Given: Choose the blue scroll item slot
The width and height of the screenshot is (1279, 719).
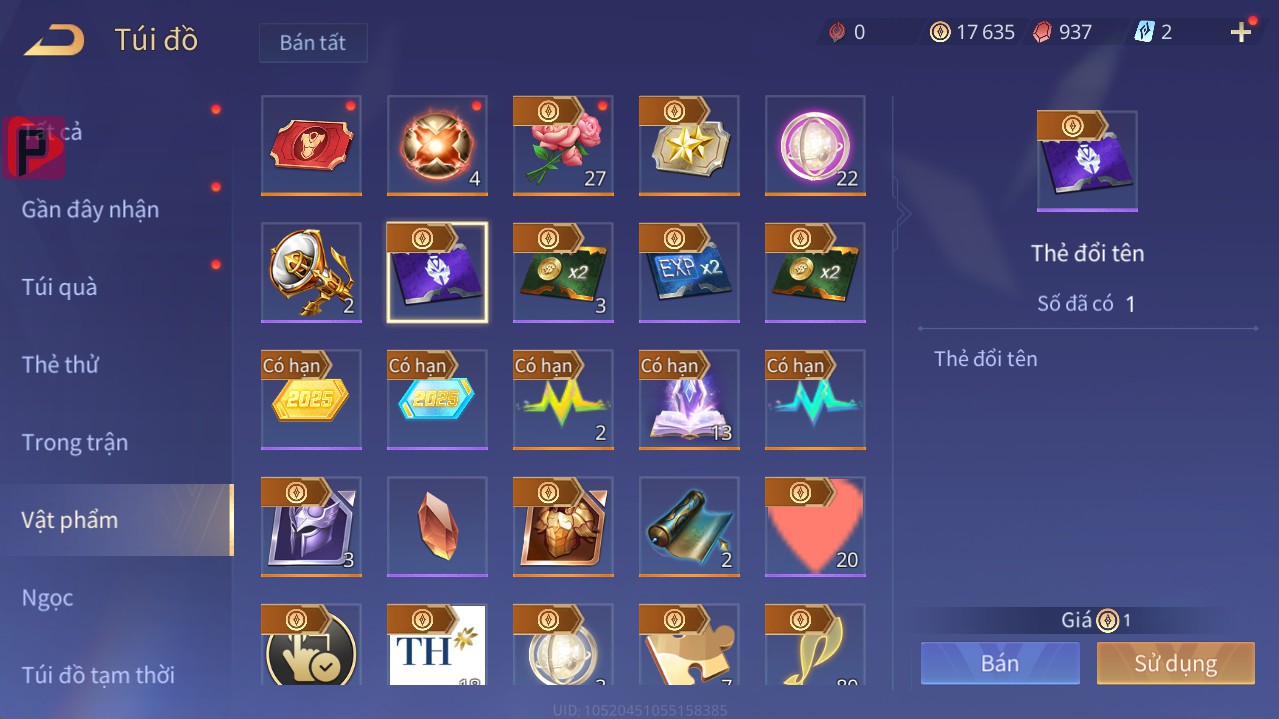Looking at the screenshot, I should (x=689, y=526).
